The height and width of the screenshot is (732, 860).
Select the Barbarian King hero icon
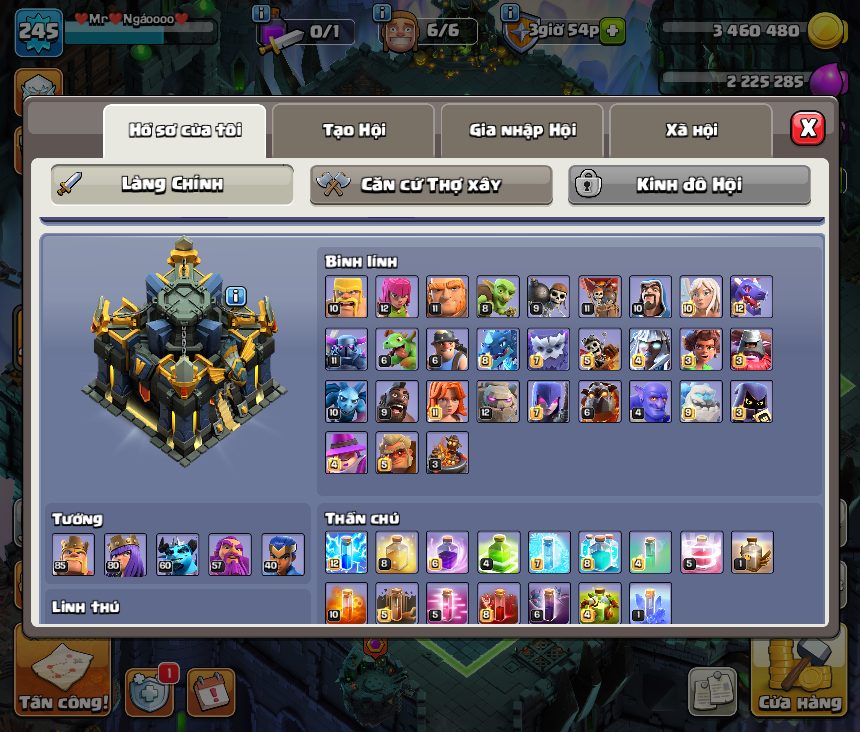coord(74,554)
